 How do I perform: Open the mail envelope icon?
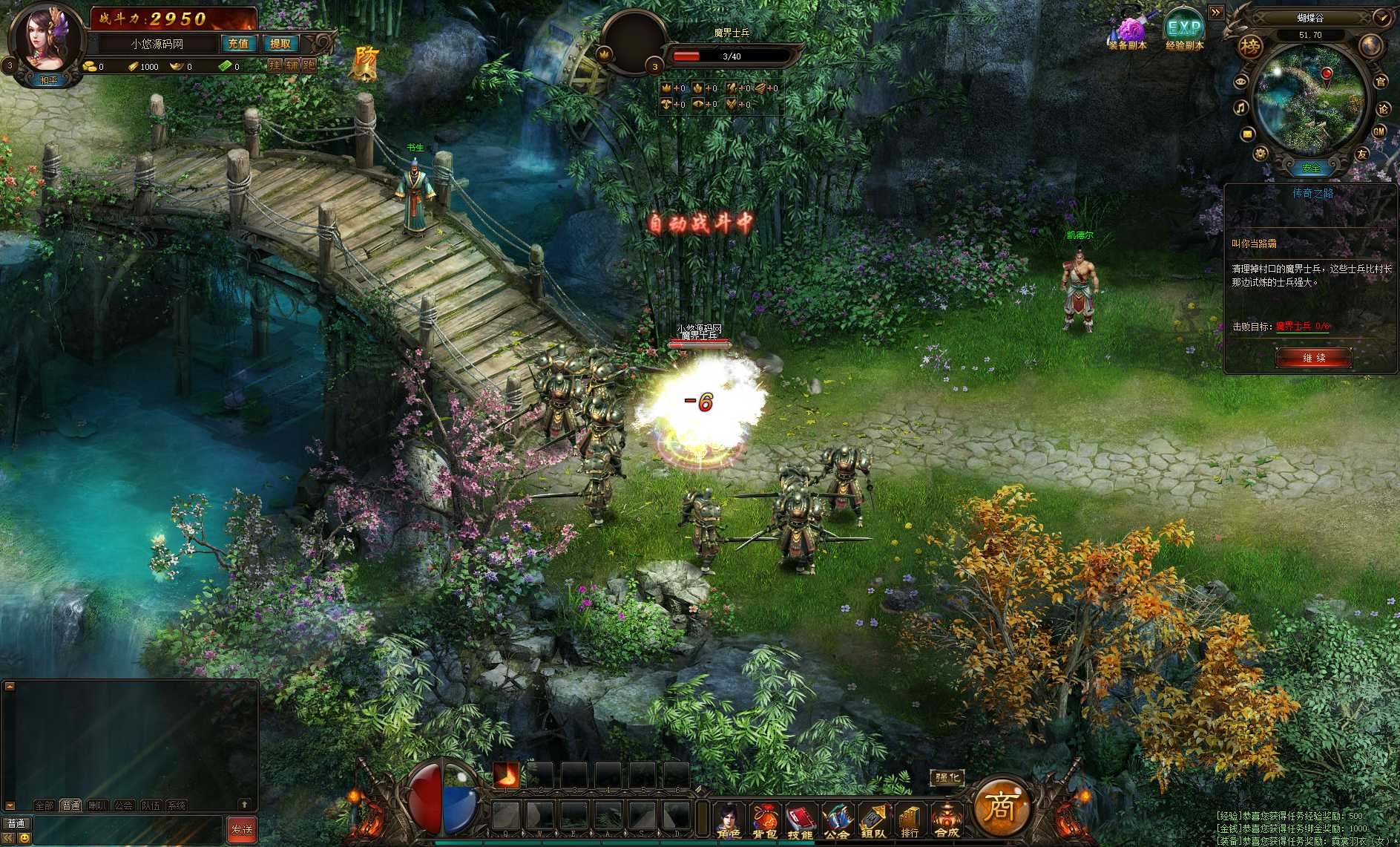pyautogui.click(x=1246, y=134)
